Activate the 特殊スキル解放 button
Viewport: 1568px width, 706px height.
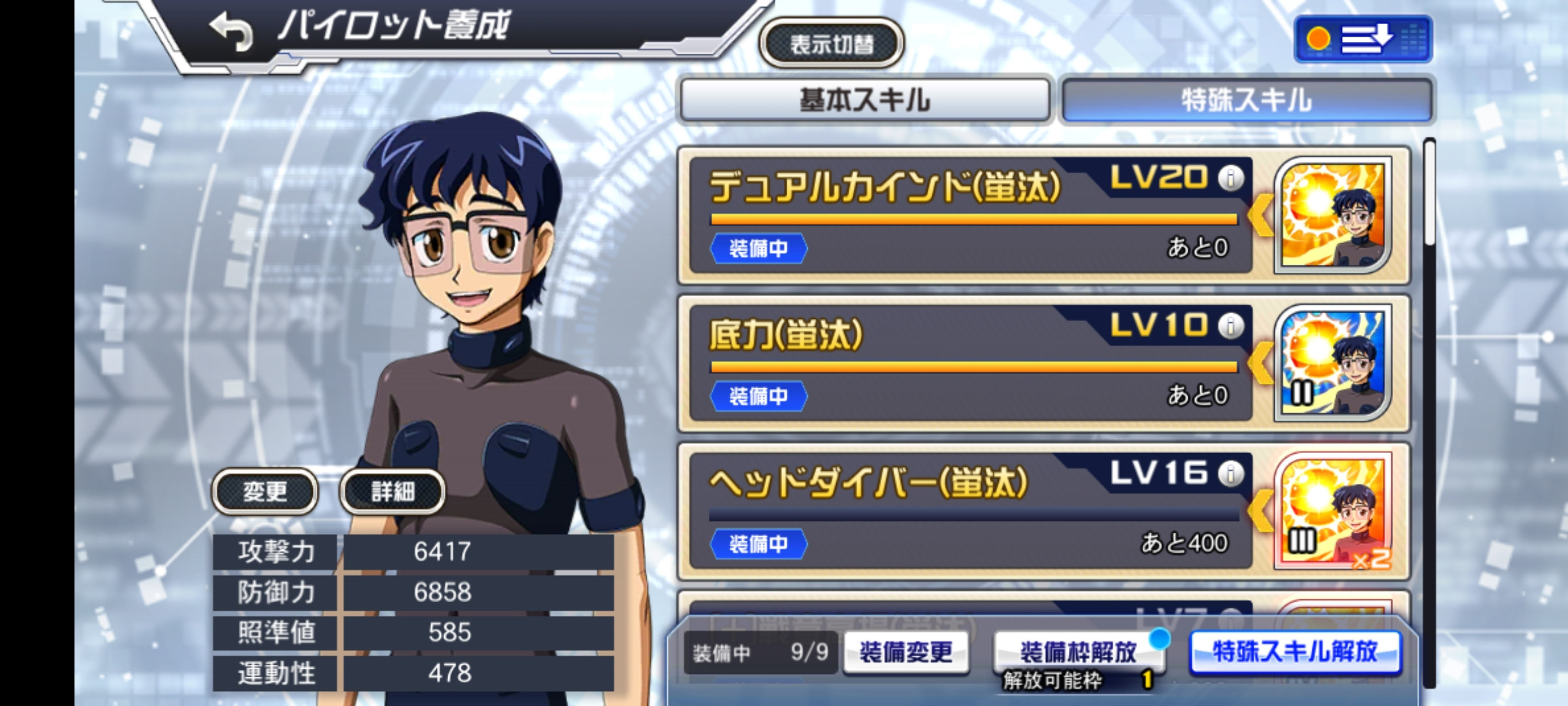(1295, 652)
